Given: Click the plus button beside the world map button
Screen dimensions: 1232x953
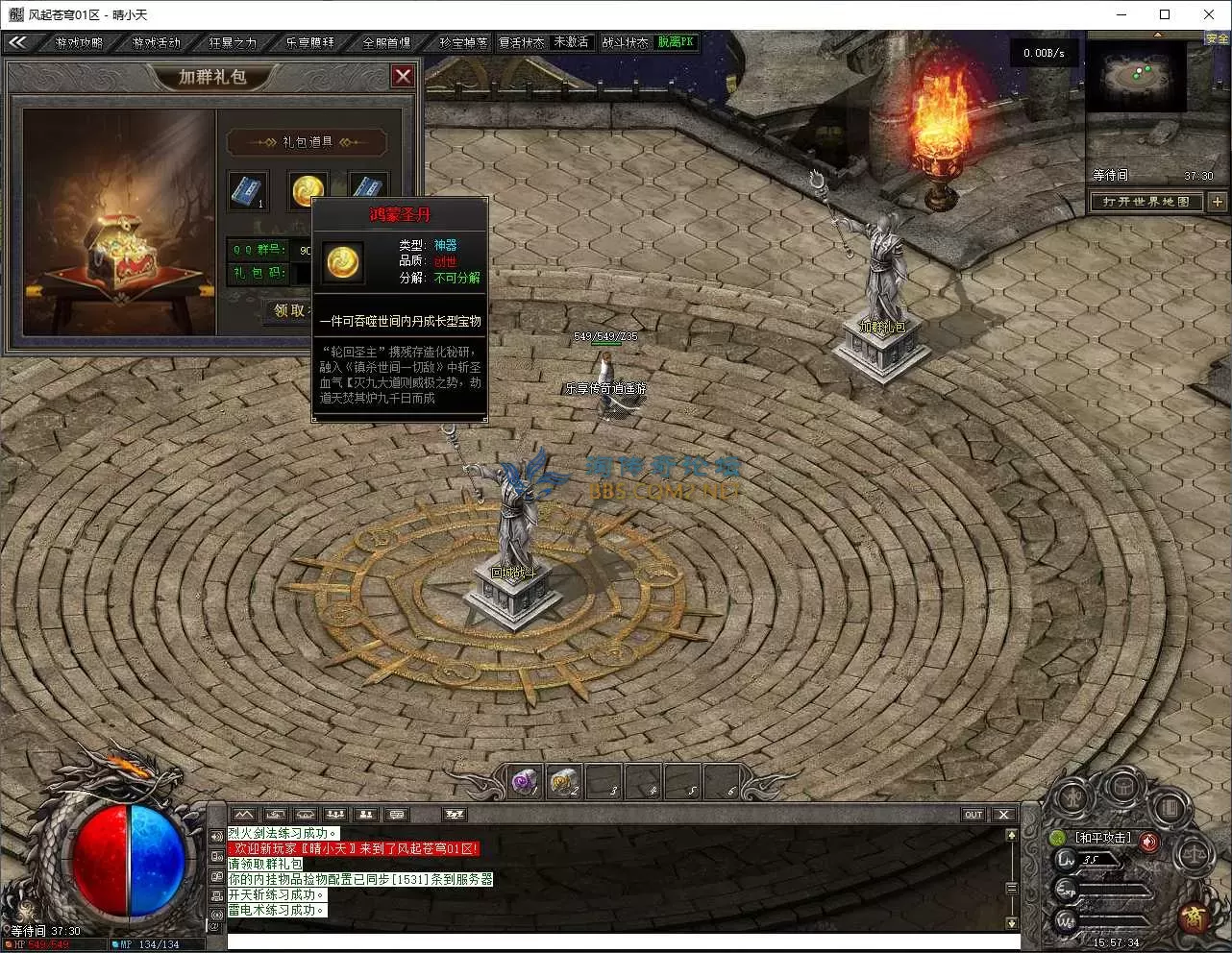Looking at the screenshot, I should click(1217, 202).
